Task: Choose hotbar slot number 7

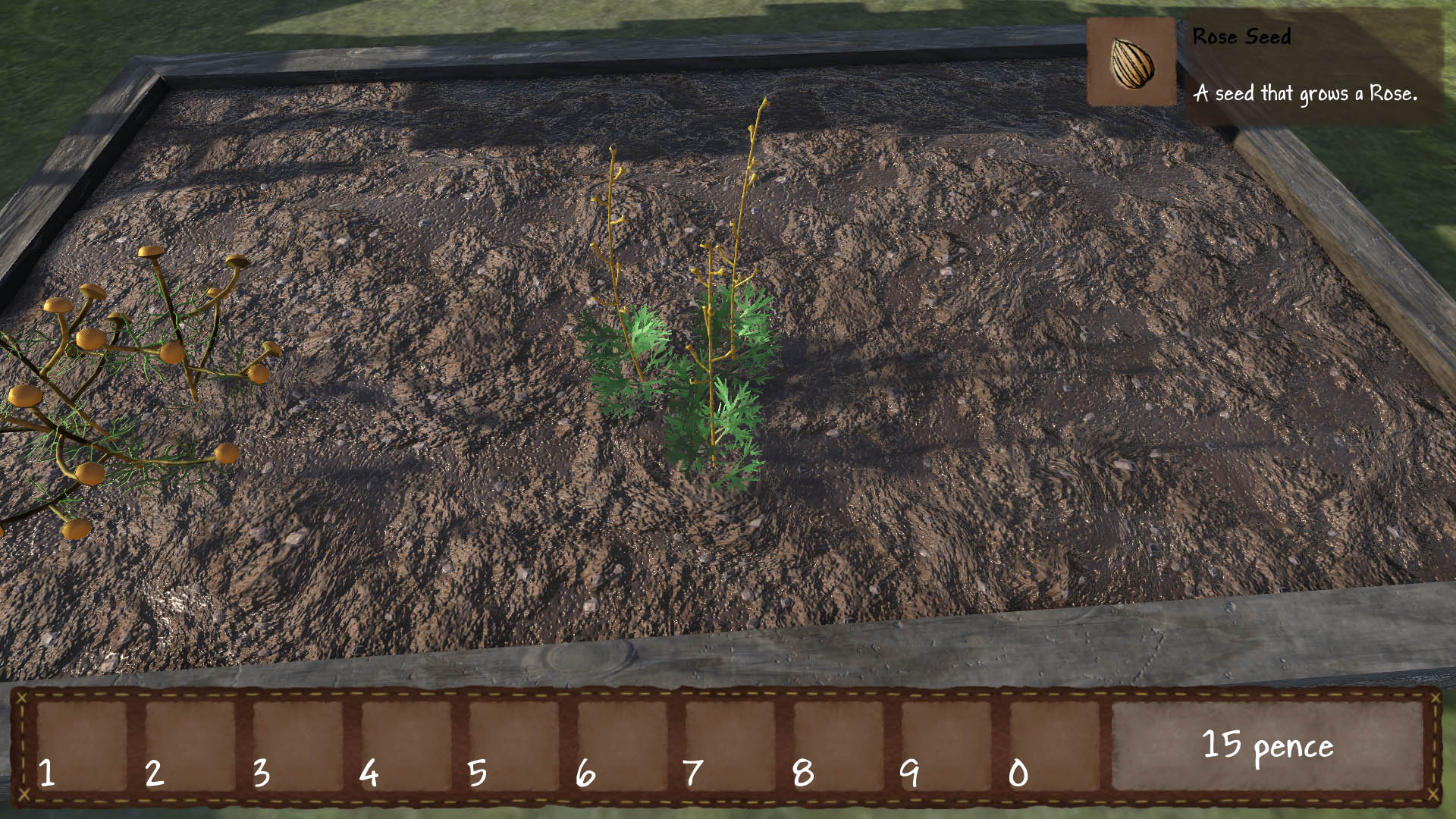Action: (730, 745)
